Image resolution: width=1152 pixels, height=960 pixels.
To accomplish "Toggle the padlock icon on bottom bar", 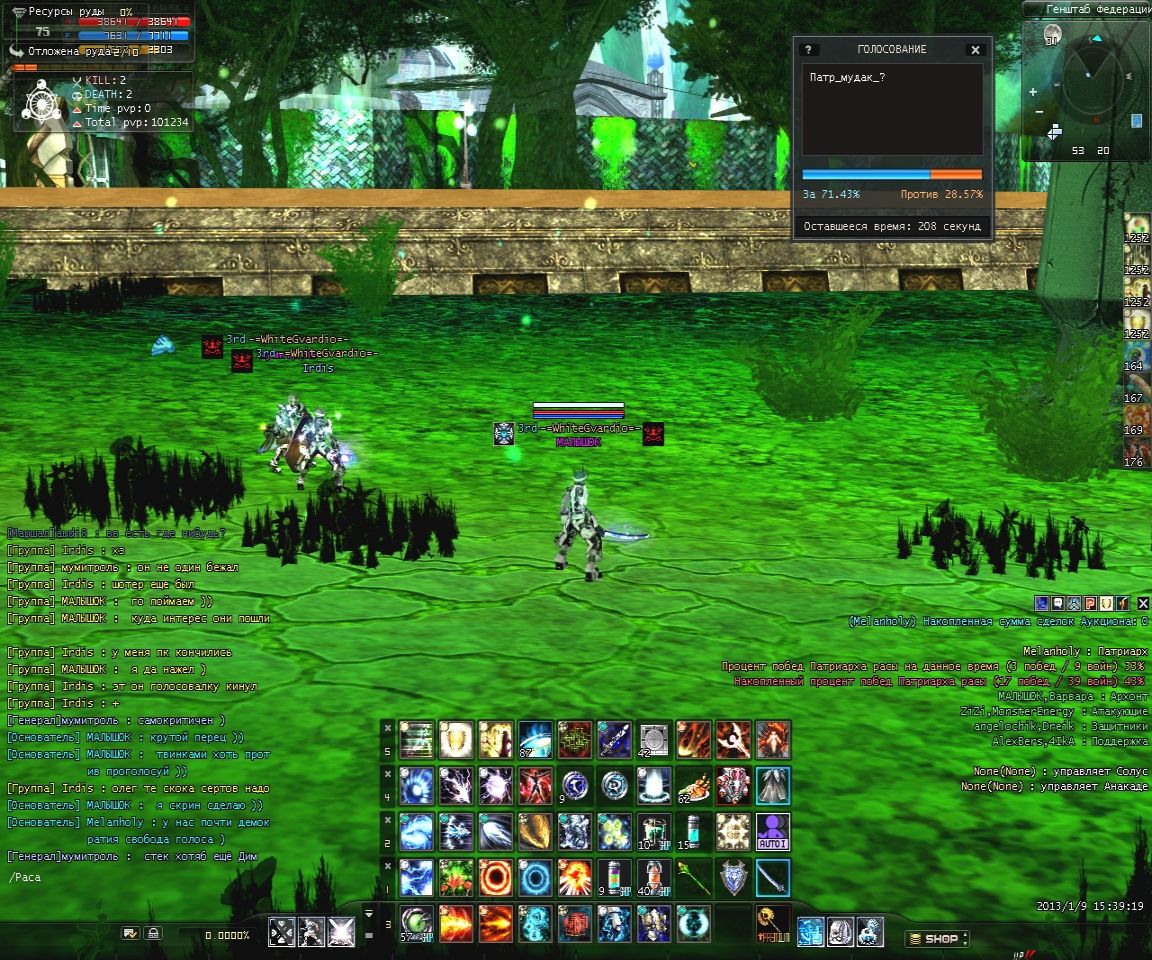I will (153, 933).
